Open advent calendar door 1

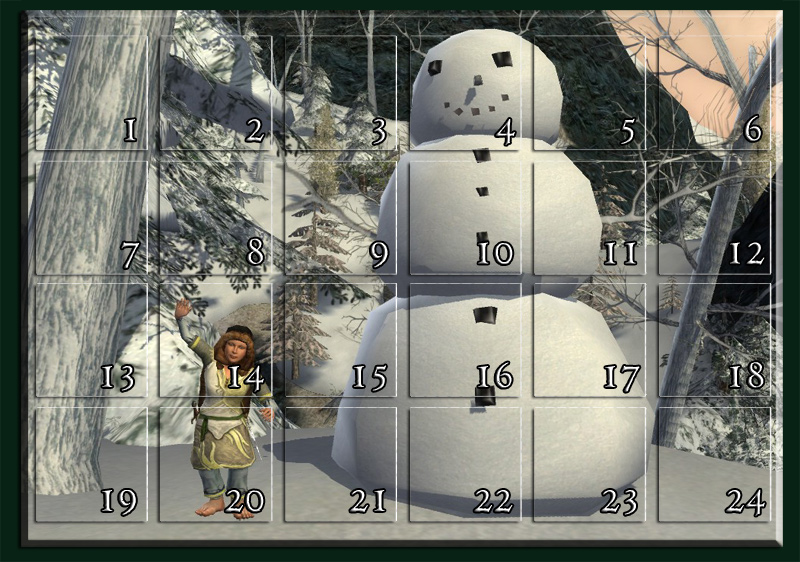point(91,94)
